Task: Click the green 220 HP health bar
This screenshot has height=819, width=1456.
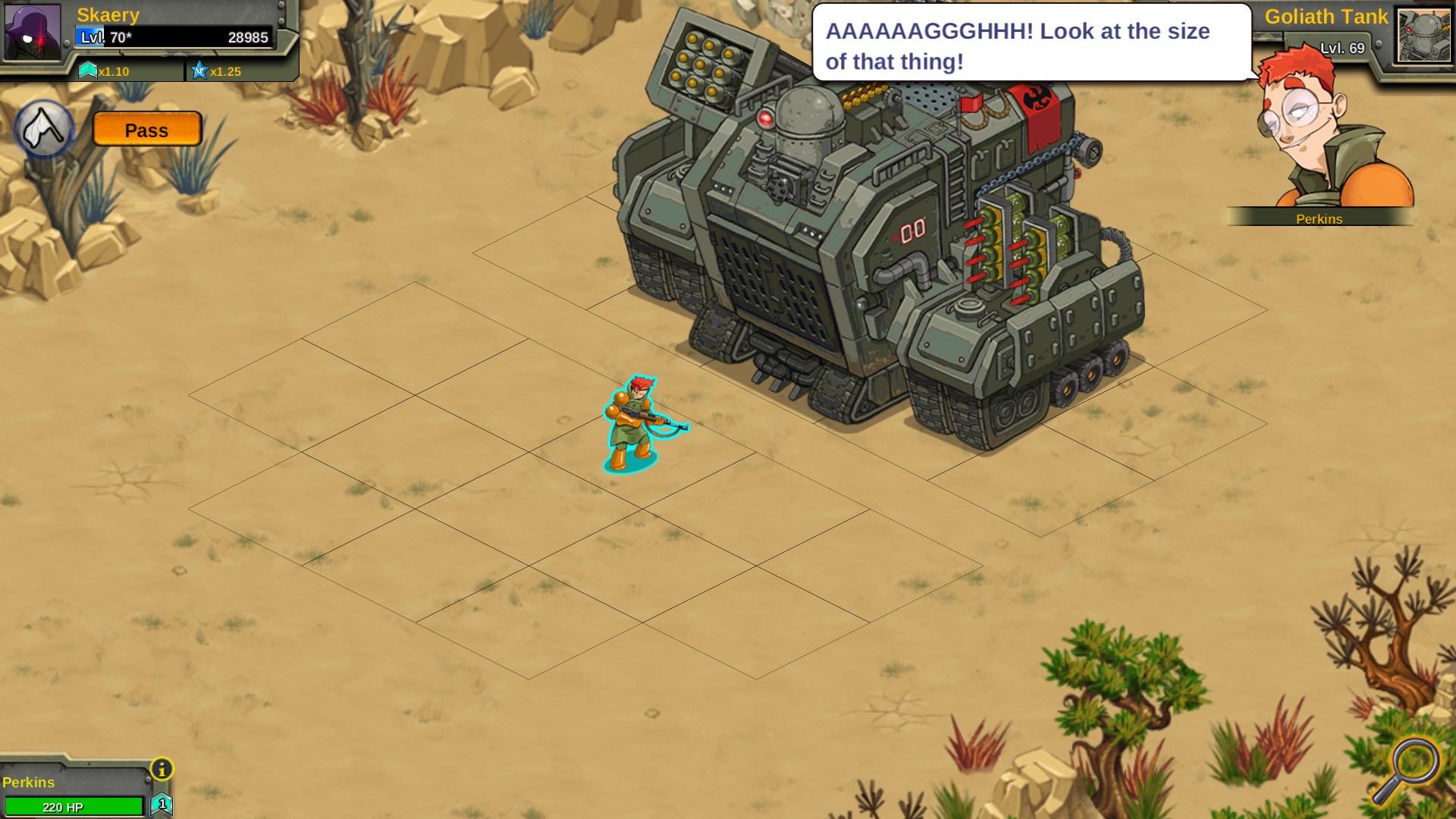Action: tap(76, 806)
